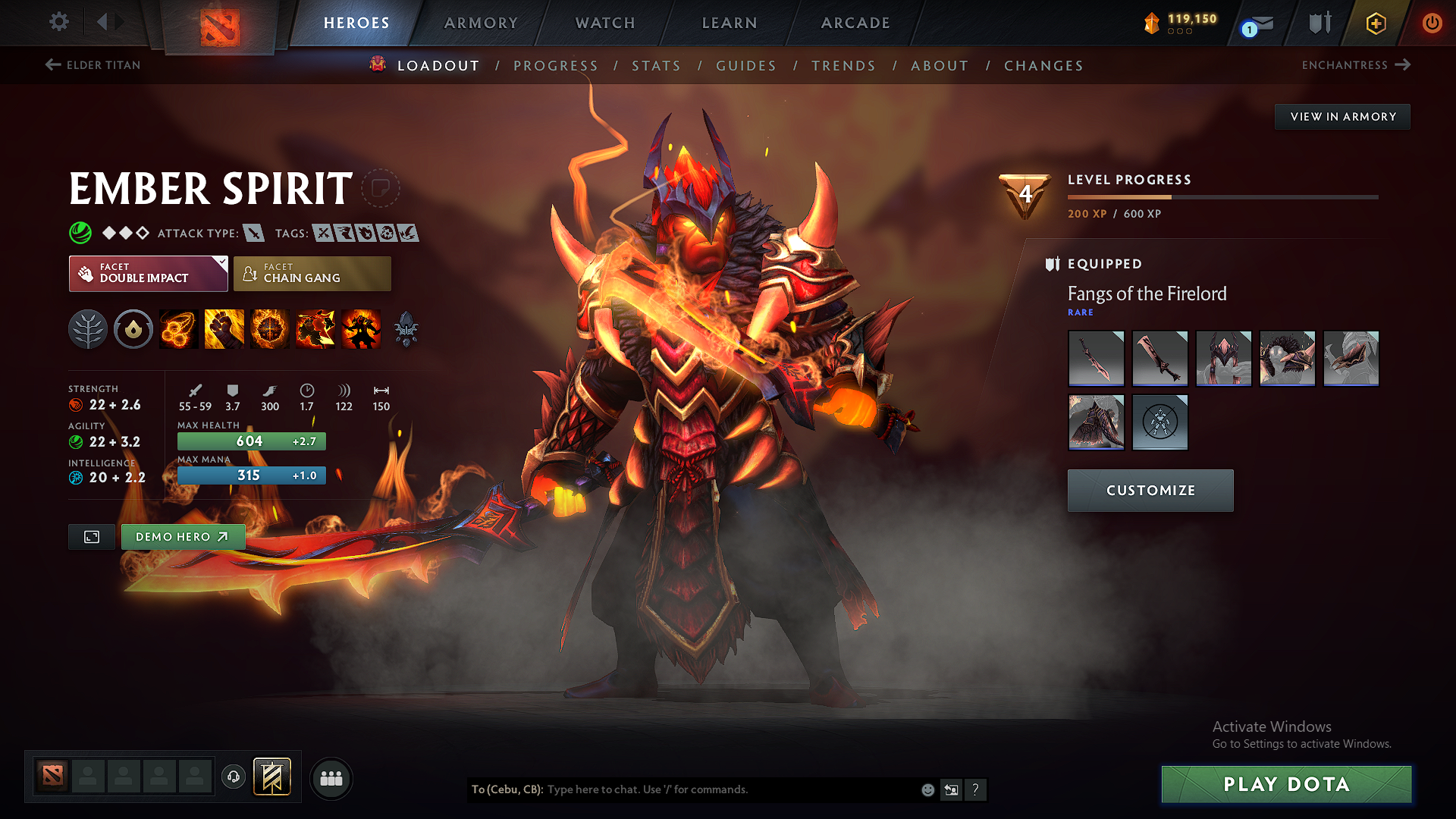1456x819 pixels.
Task: Click the CUSTOMIZE button
Action: [1150, 490]
